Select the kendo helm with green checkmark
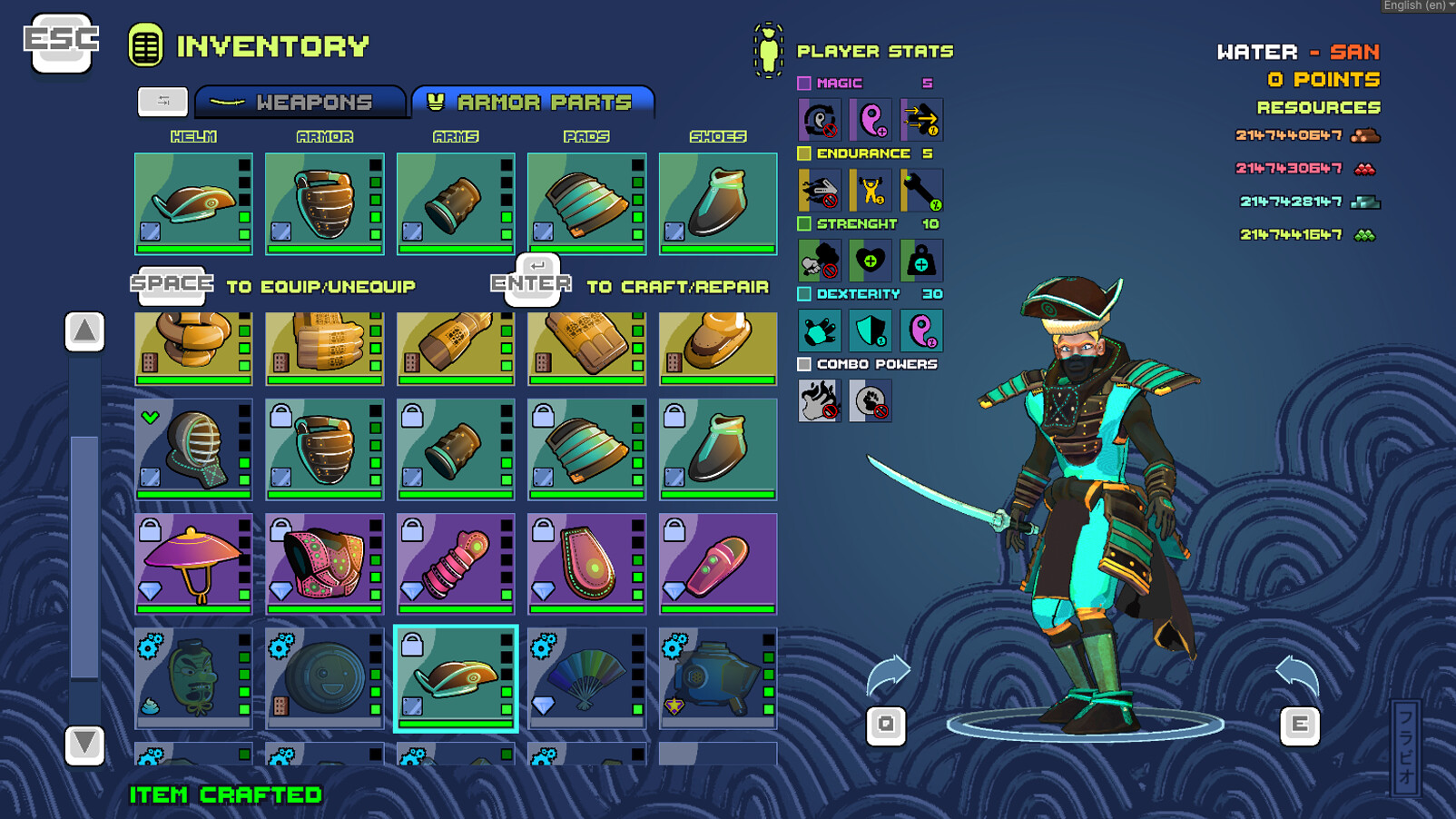The image size is (1456, 819). click(x=192, y=449)
